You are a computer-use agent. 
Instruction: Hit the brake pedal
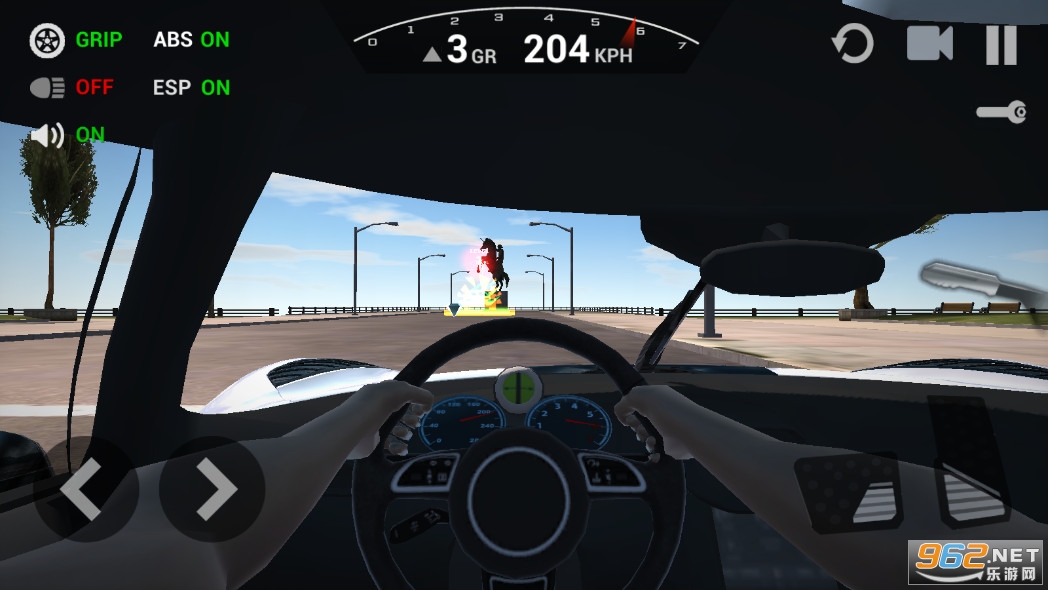point(850,492)
